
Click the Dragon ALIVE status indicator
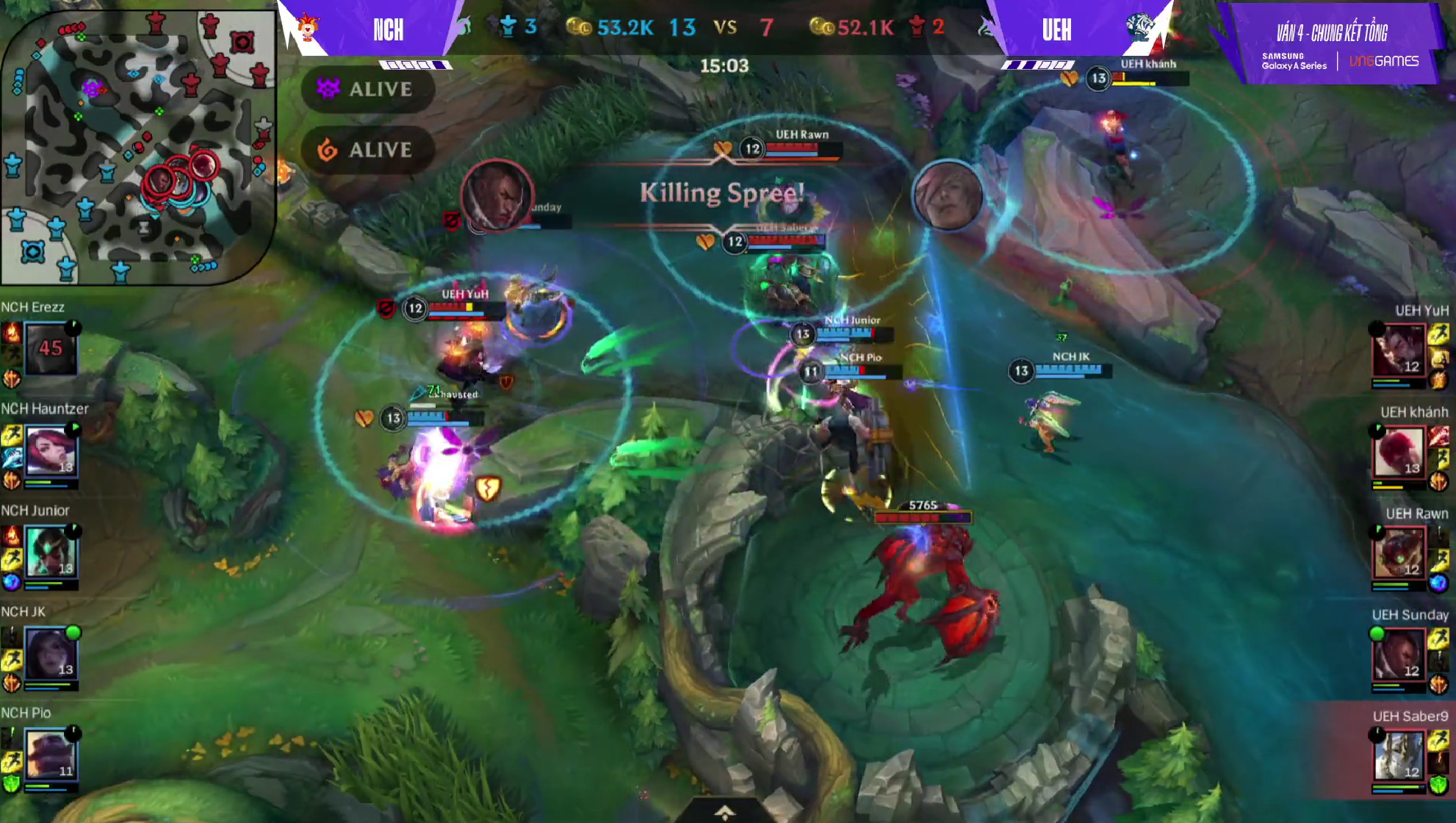(367, 150)
